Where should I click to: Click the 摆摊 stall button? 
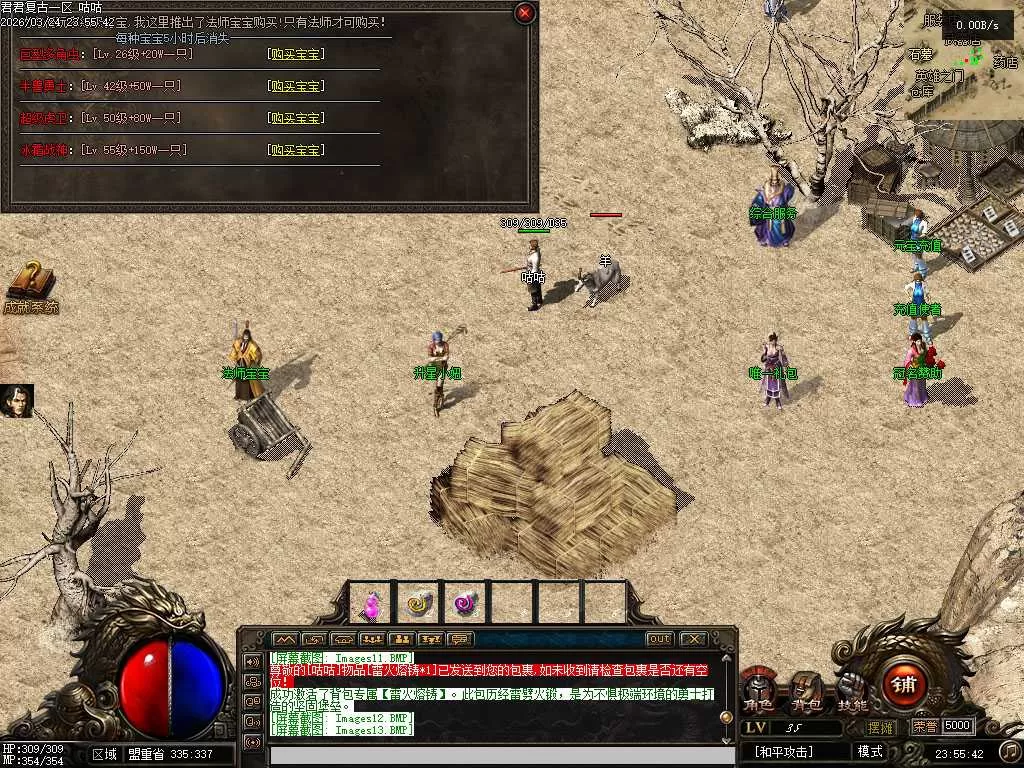click(881, 727)
